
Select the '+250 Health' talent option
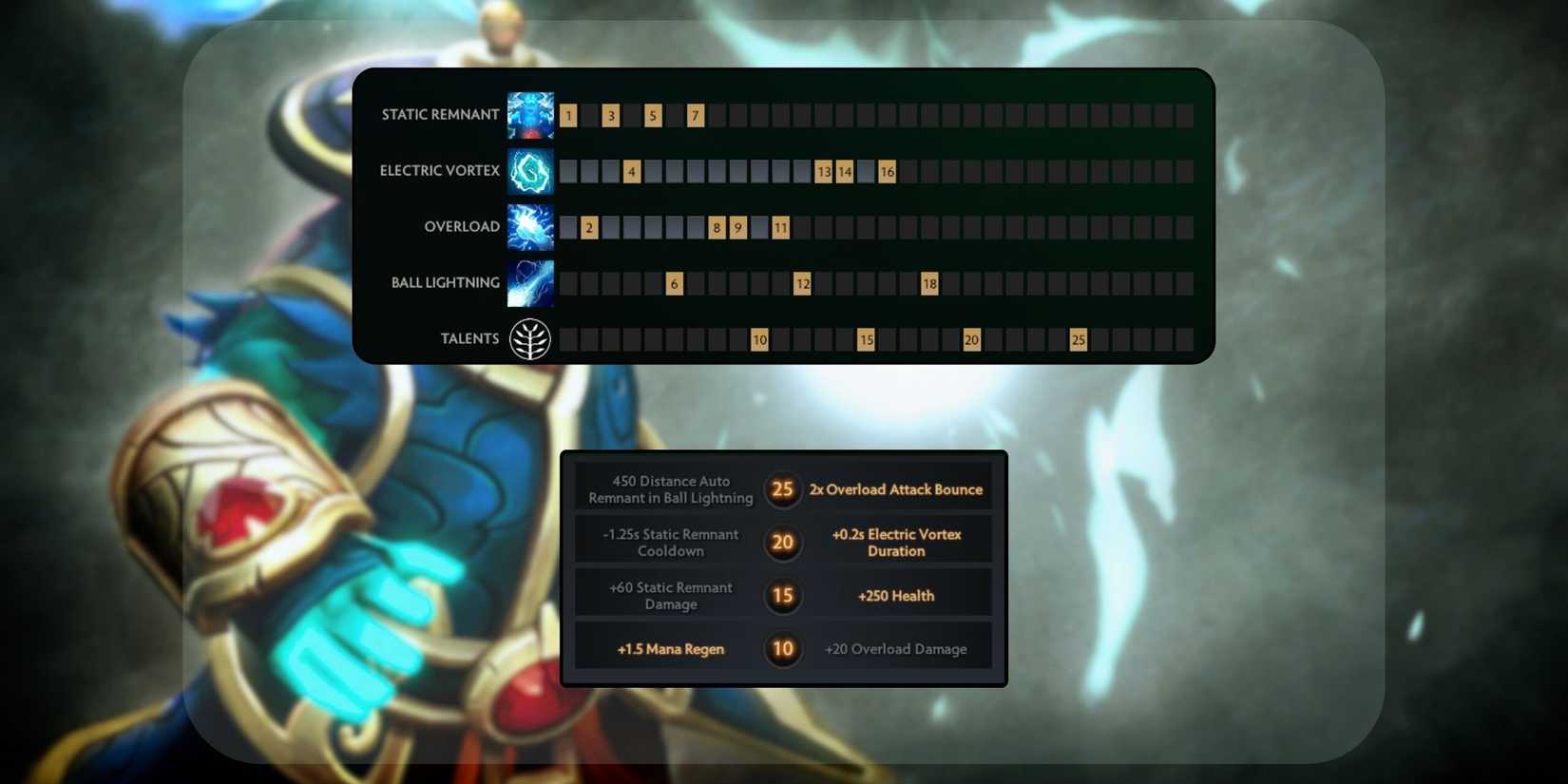(x=894, y=596)
